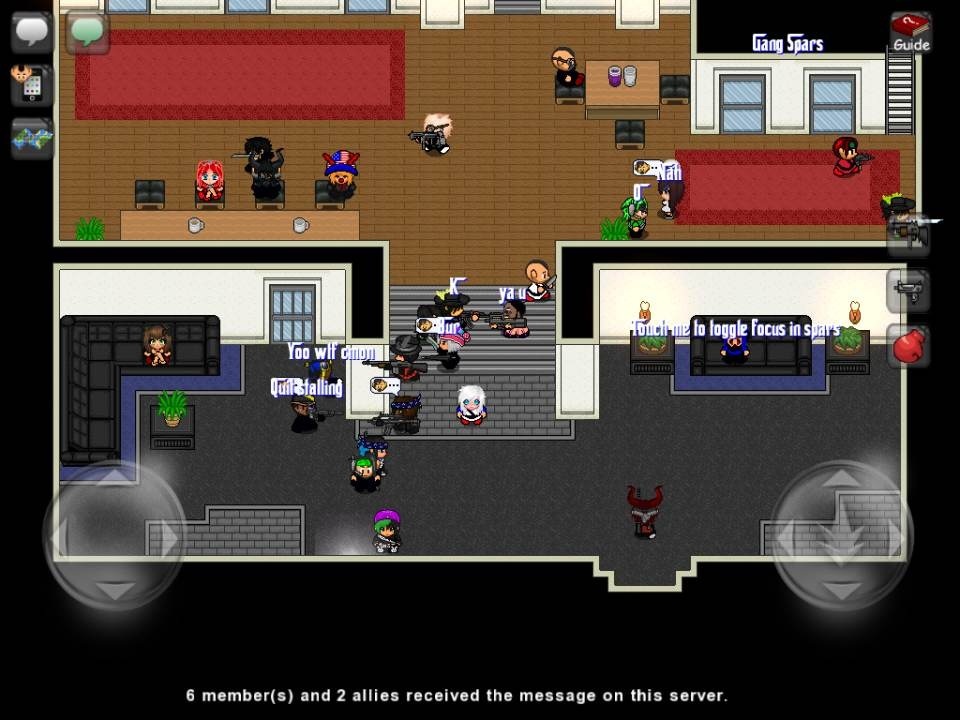Tap the green speech bubble chat icon
The image size is (960, 720).
pos(87,31)
